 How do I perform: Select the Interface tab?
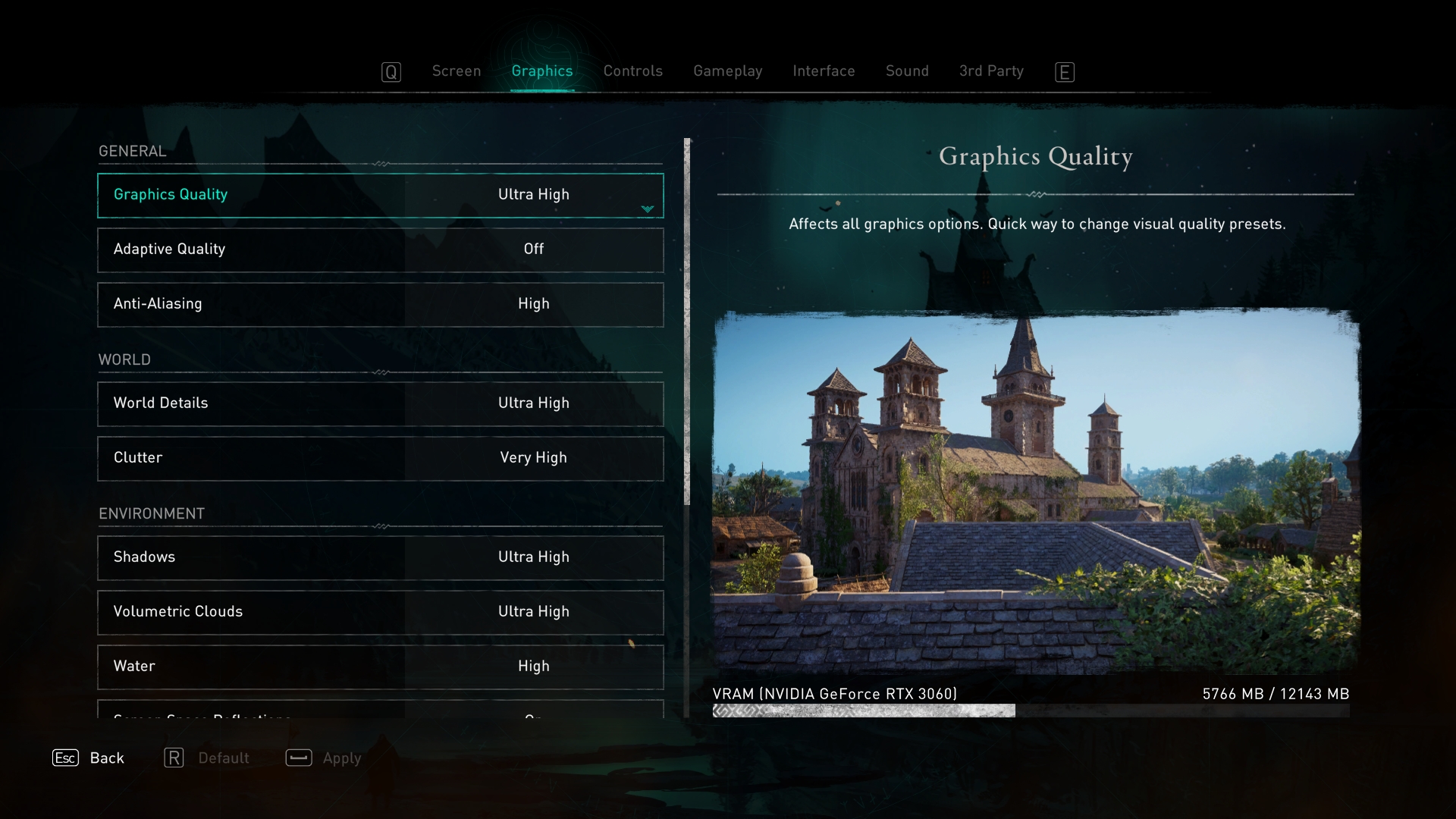pyautogui.click(x=824, y=71)
